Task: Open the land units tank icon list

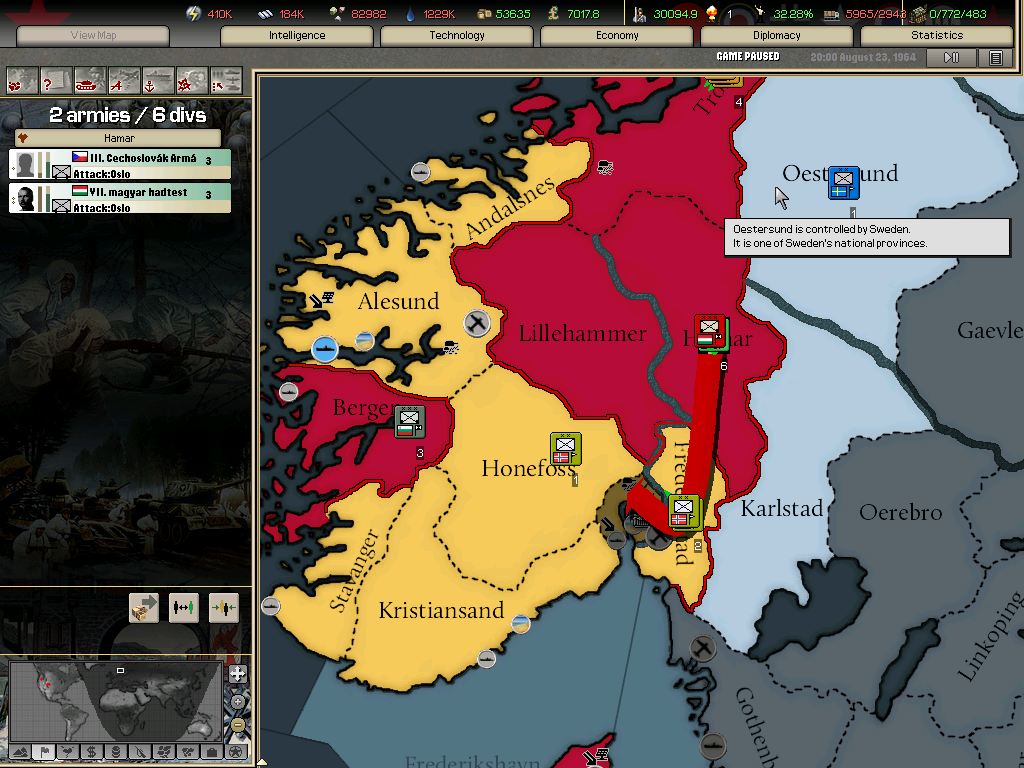Action: [x=90, y=79]
